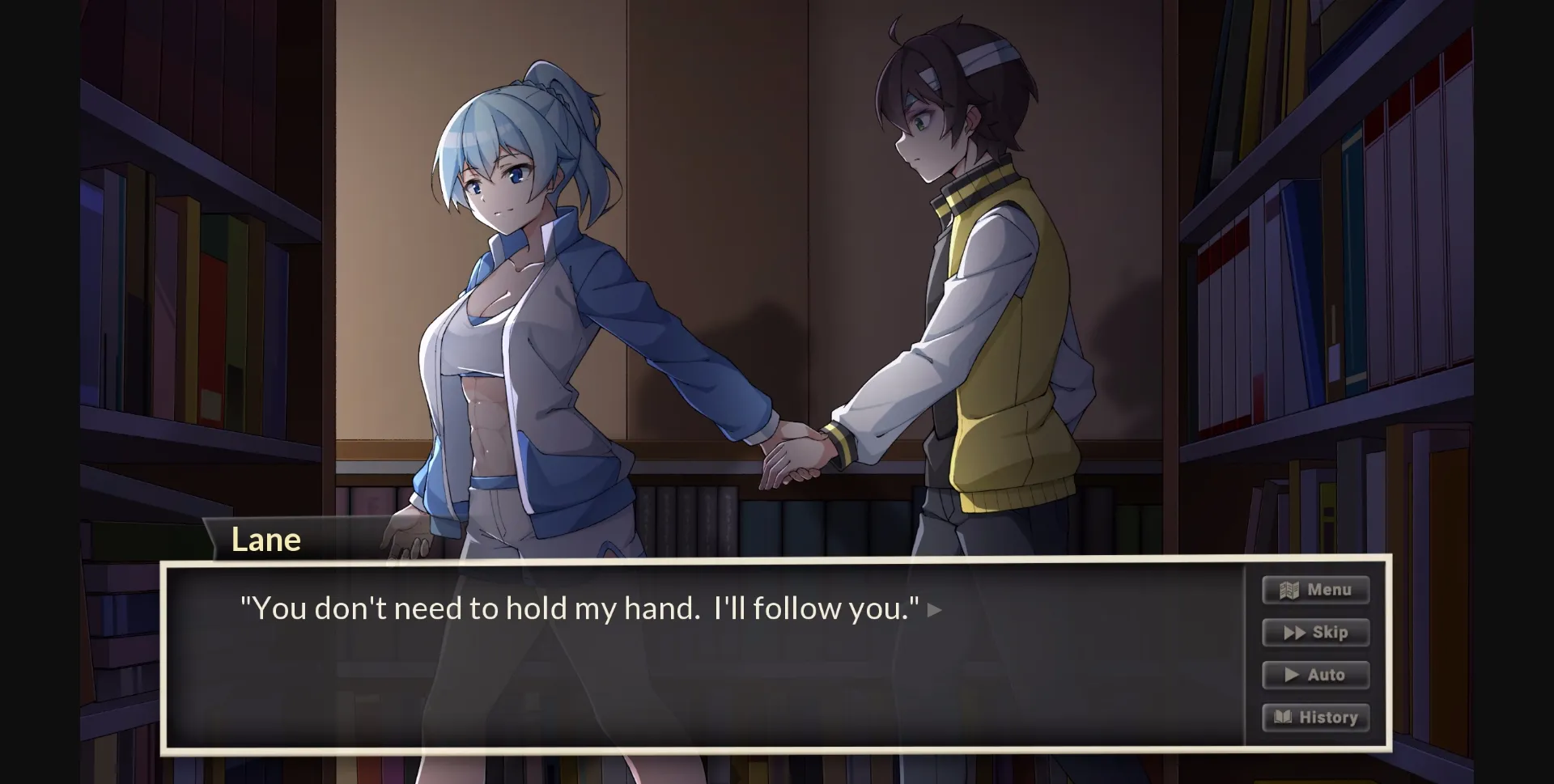Screen dimensions: 1554x784
Task: Click the play triangle icon on the Auto button
Action: pos(1290,674)
